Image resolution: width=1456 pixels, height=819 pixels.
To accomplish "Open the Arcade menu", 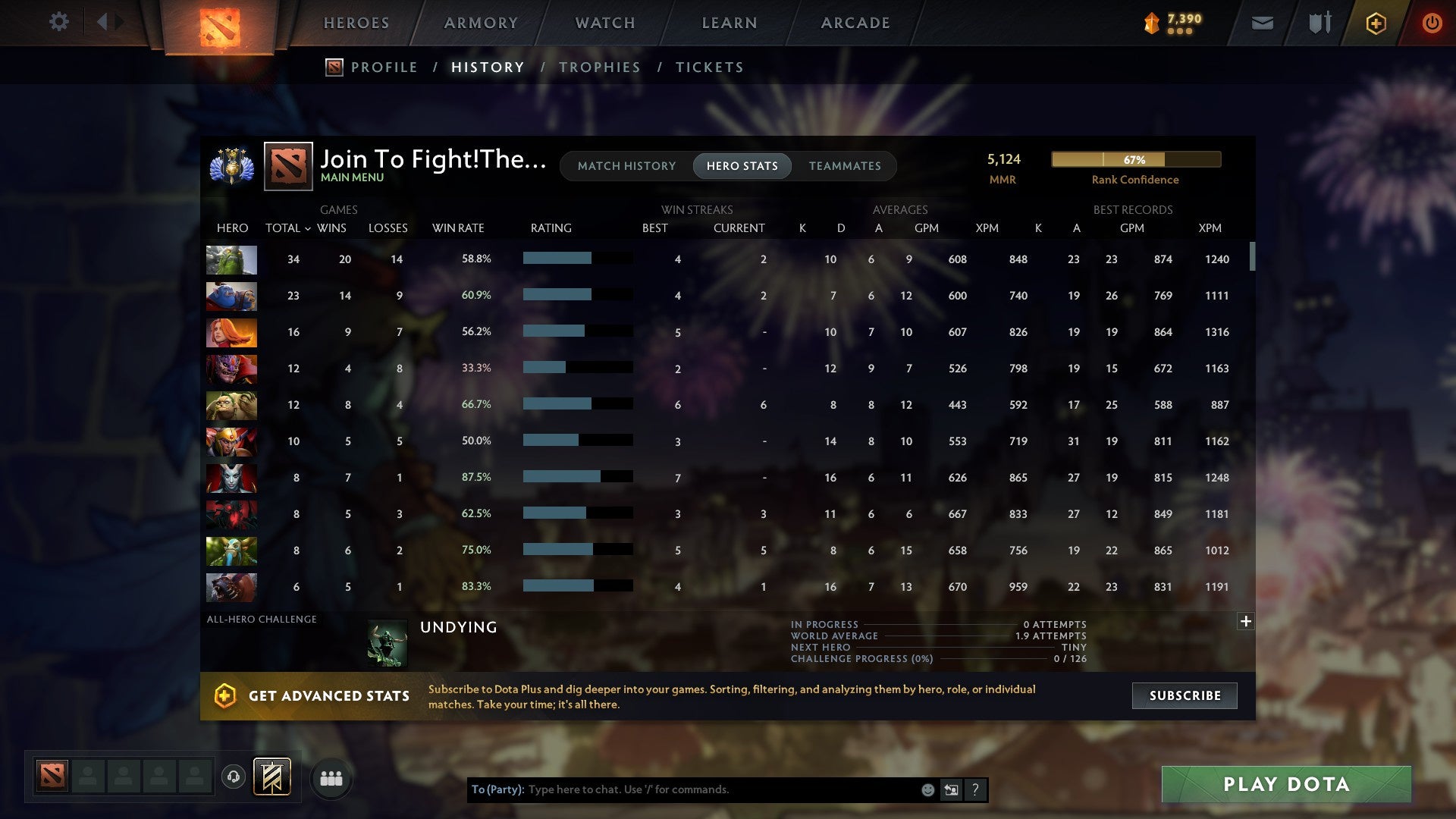I will (x=855, y=23).
